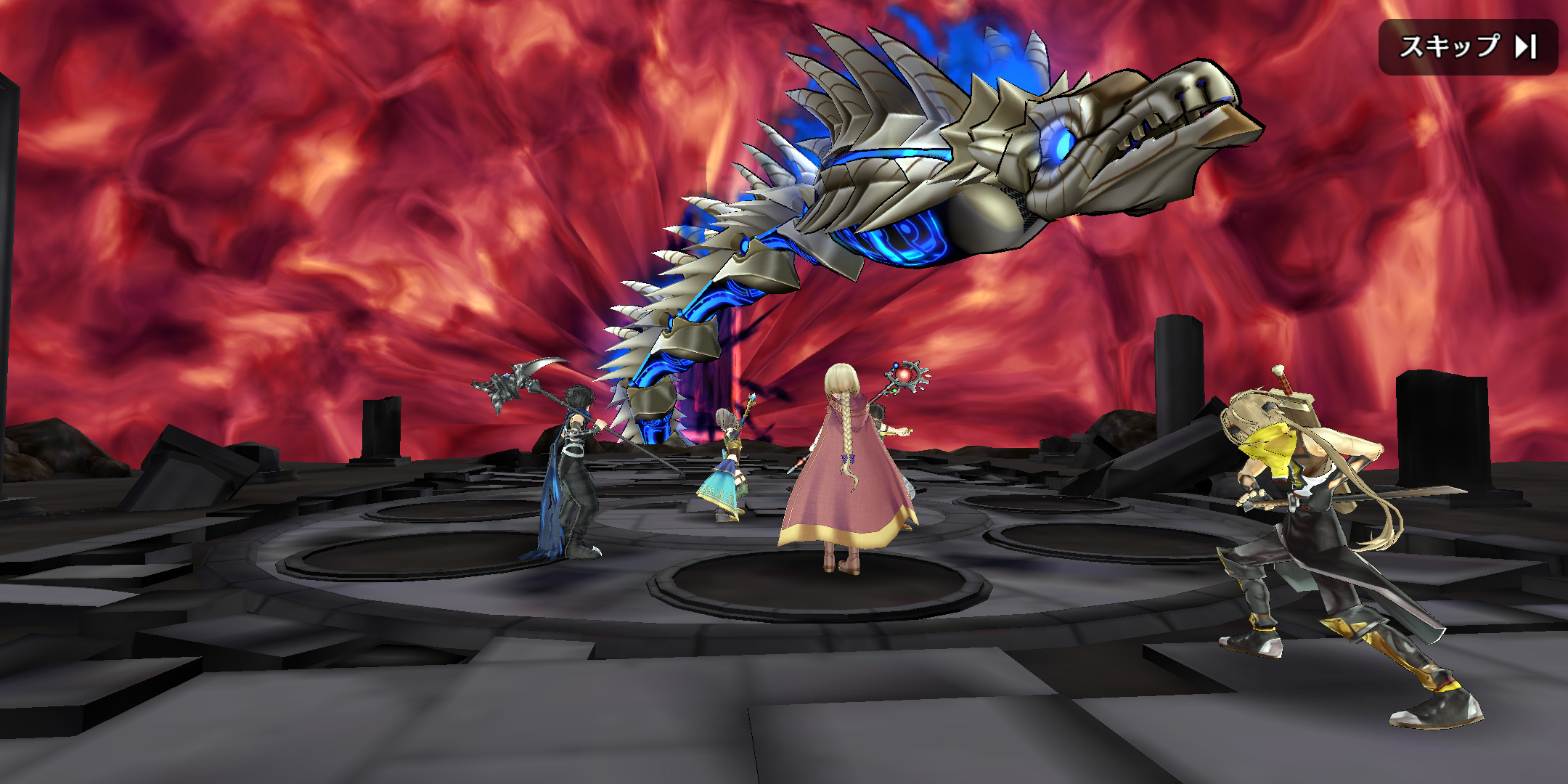1568x784 pixels.
Task: Skip the cutscene with the スキップ button
Action: pos(1468,47)
